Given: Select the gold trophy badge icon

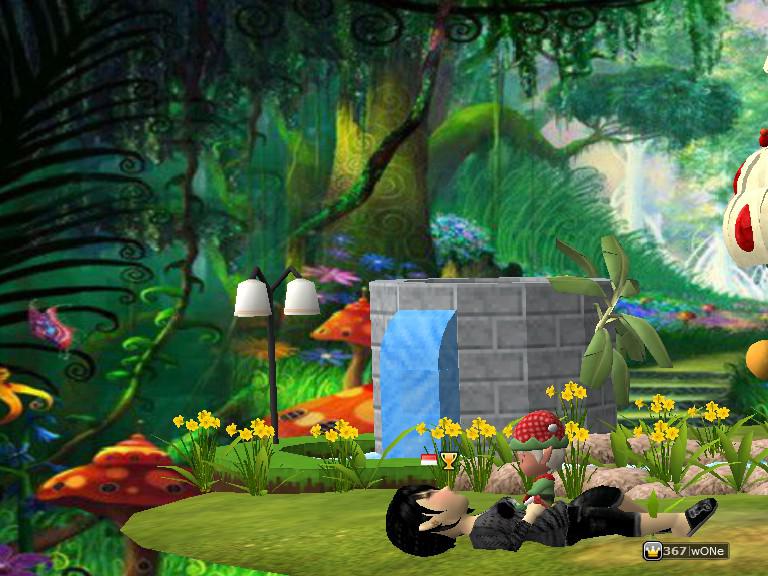Looking at the screenshot, I should pyautogui.click(x=448, y=460).
